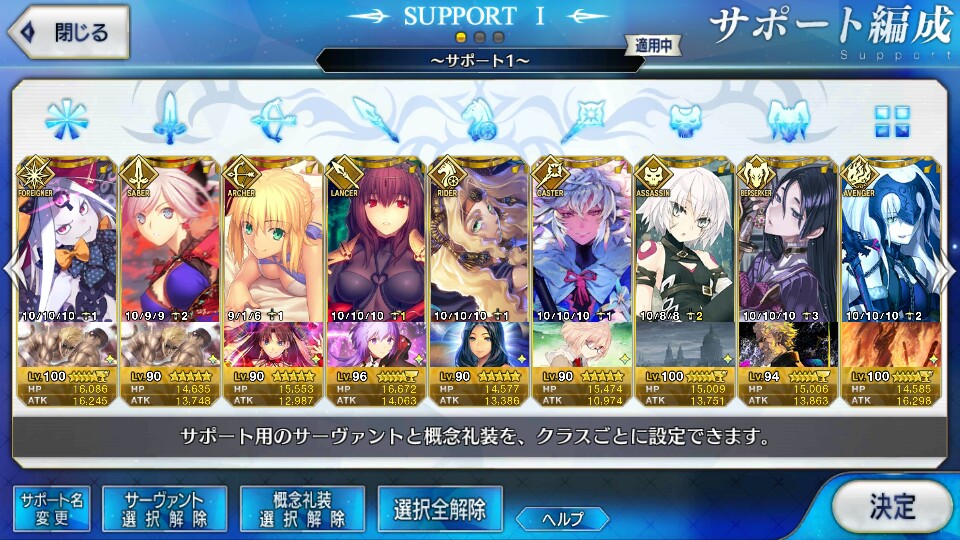The width and height of the screenshot is (960, 540).
Task: Close the support setup screen
Action: pos(67,32)
